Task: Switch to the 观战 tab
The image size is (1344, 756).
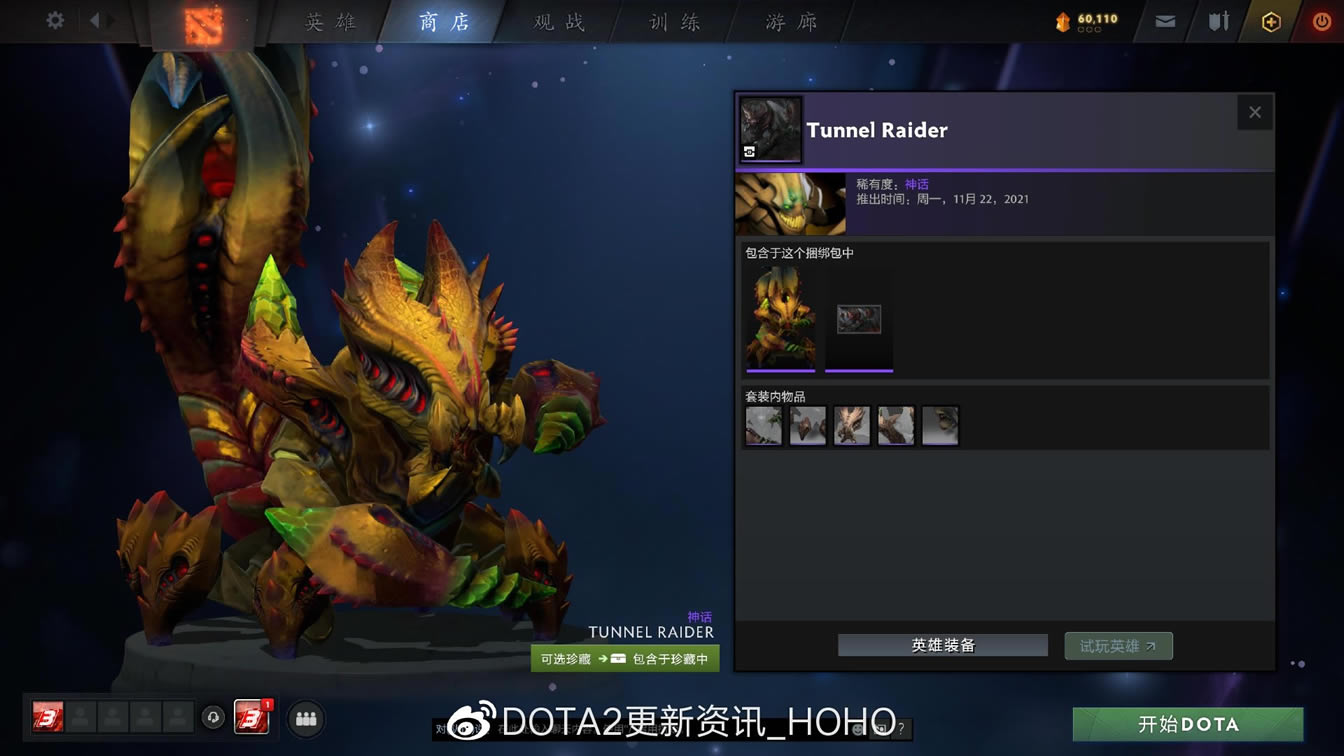Action: (557, 21)
